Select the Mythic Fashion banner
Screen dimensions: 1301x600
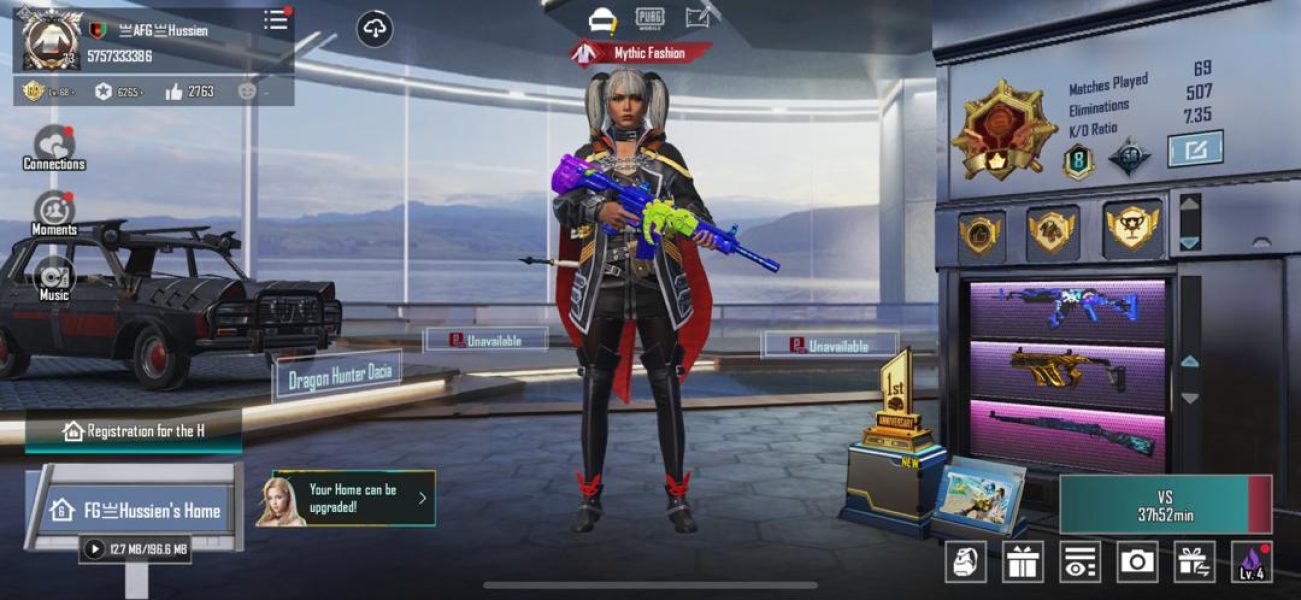point(641,53)
